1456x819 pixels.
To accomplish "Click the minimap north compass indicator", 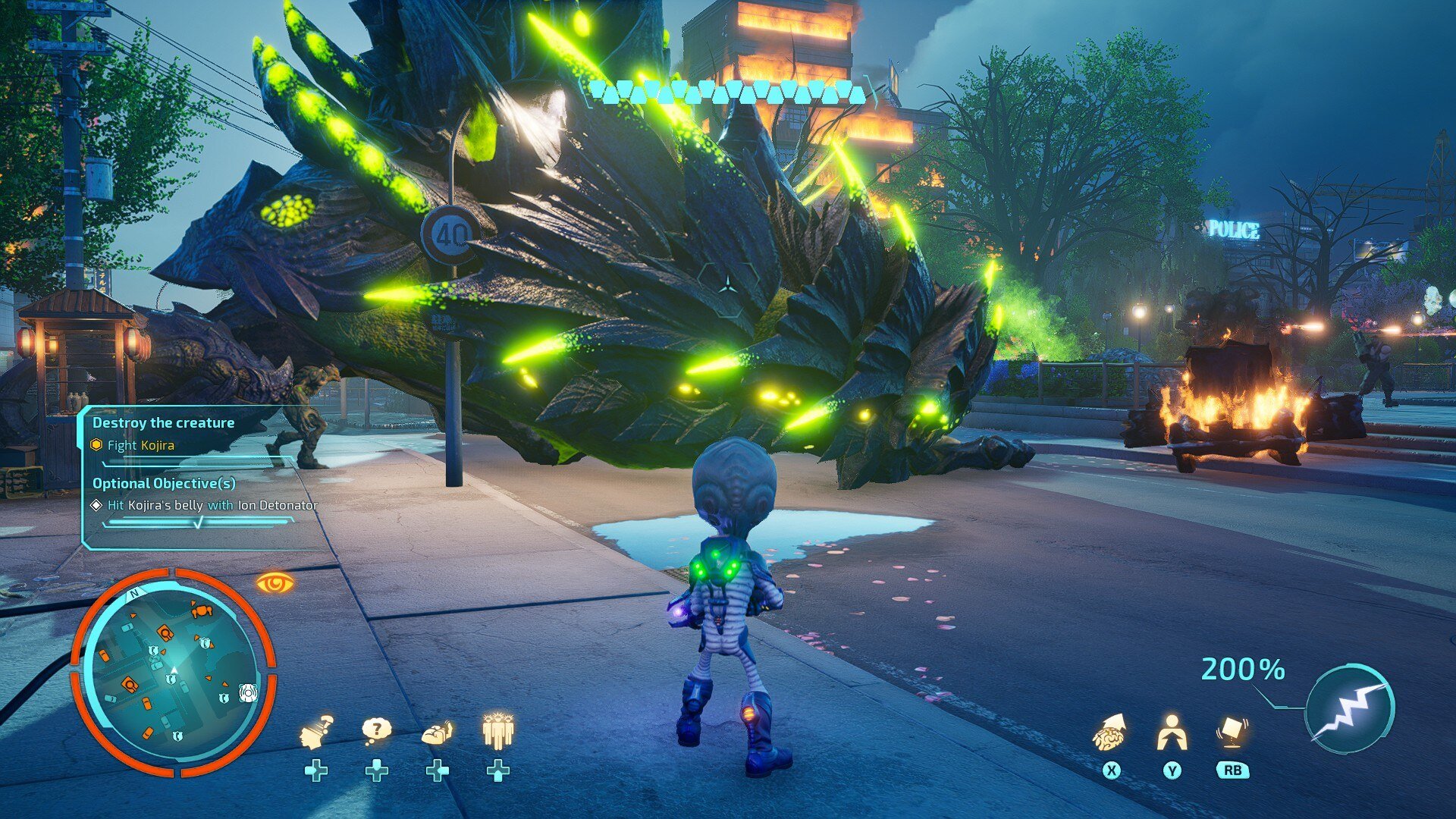I will 134,594.
